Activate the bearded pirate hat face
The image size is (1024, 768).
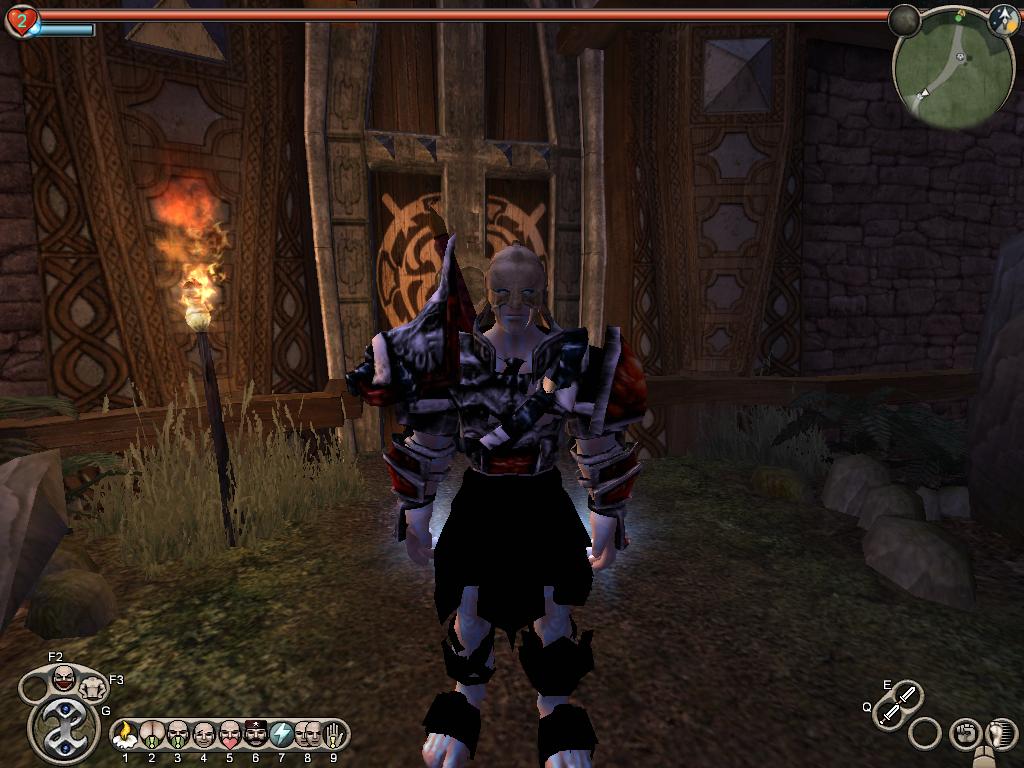(x=256, y=735)
